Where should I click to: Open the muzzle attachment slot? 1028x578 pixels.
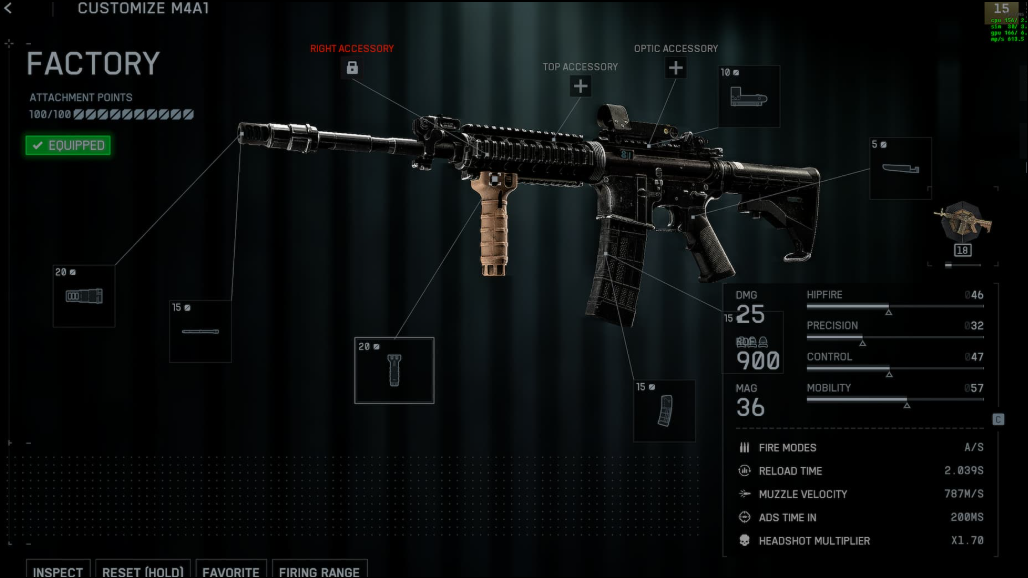point(84,296)
